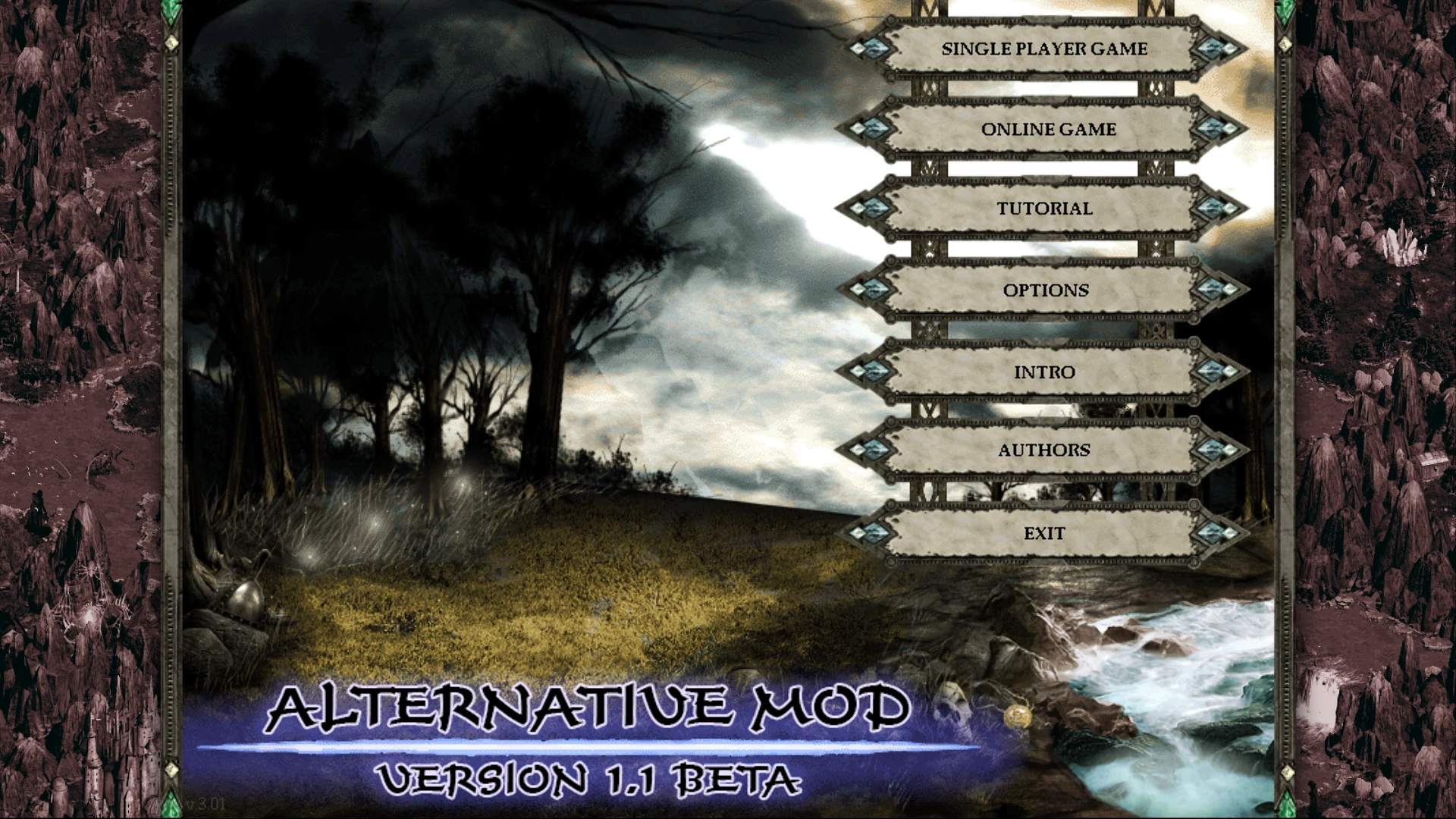View the Authors screen

tap(1044, 449)
